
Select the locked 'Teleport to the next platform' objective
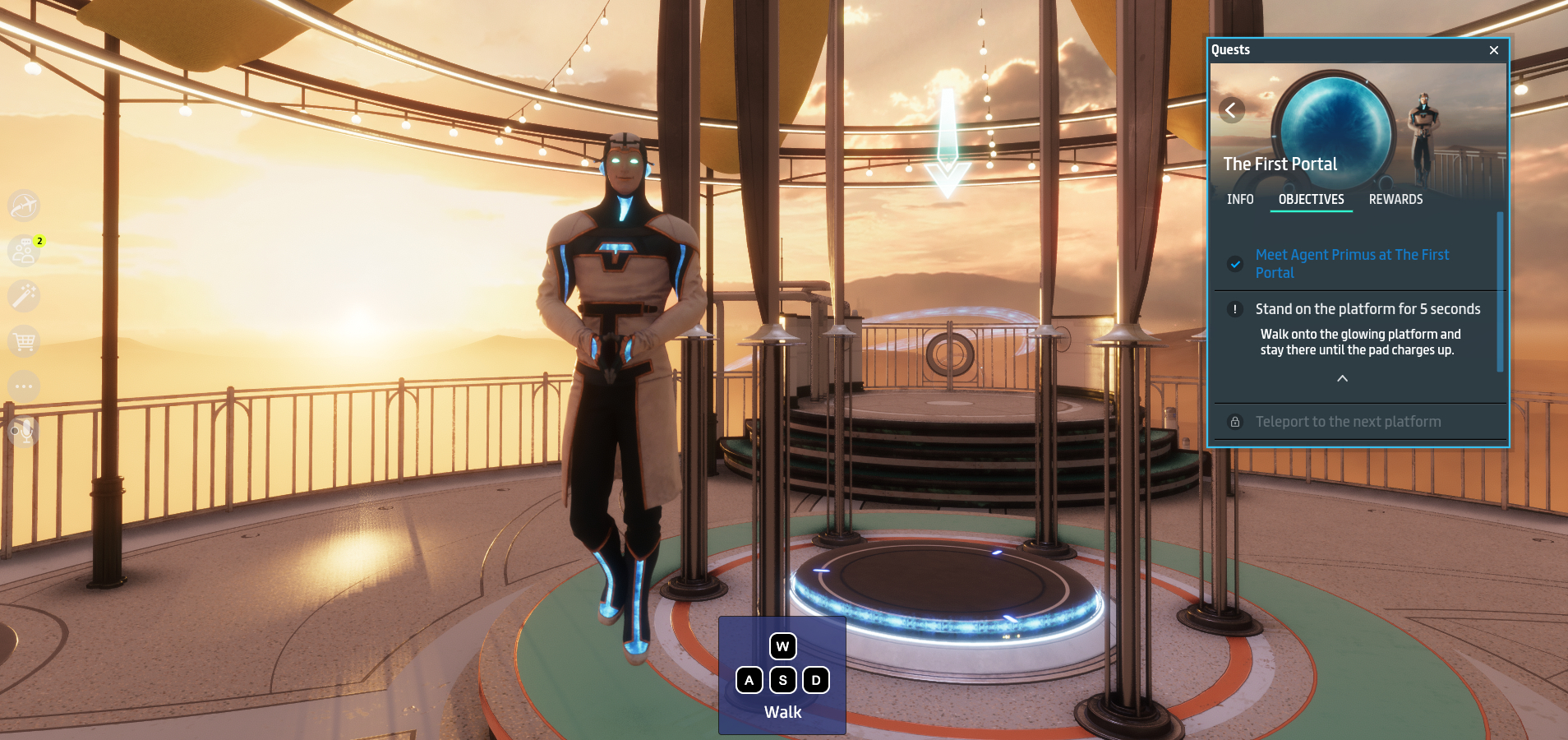pyautogui.click(x=1348, y=422)
